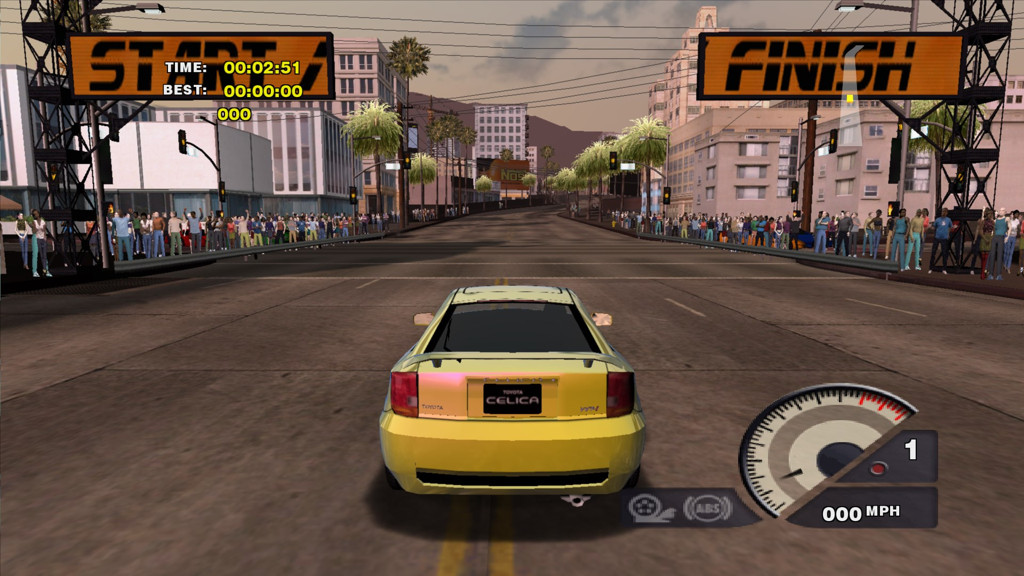The width and height of the screenshot is (1024, 576).
Task: Select the red shift light indicator
Action: 877,468
